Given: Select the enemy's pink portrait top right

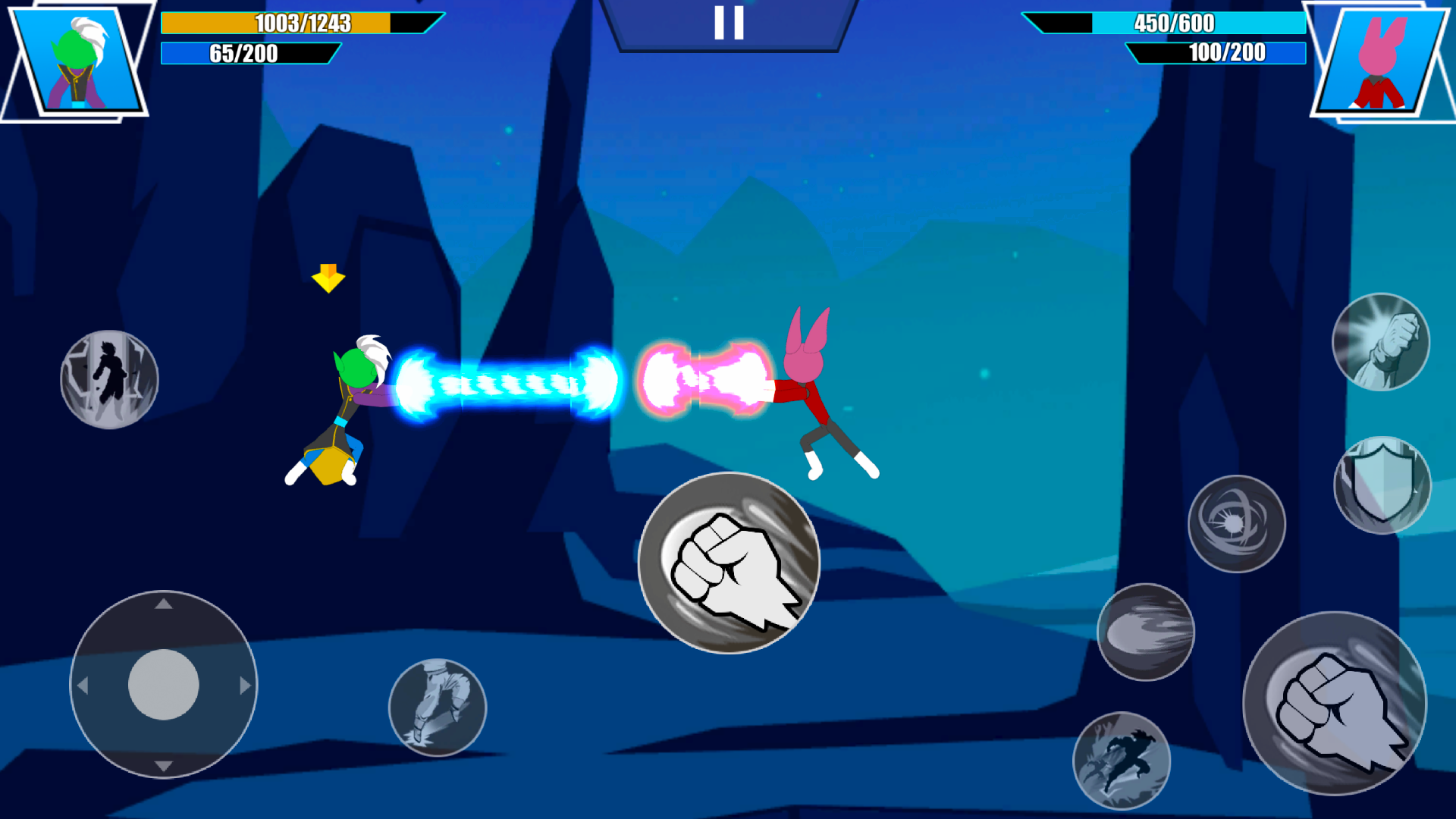Looking at the screenshot, I should (1380, 61).
